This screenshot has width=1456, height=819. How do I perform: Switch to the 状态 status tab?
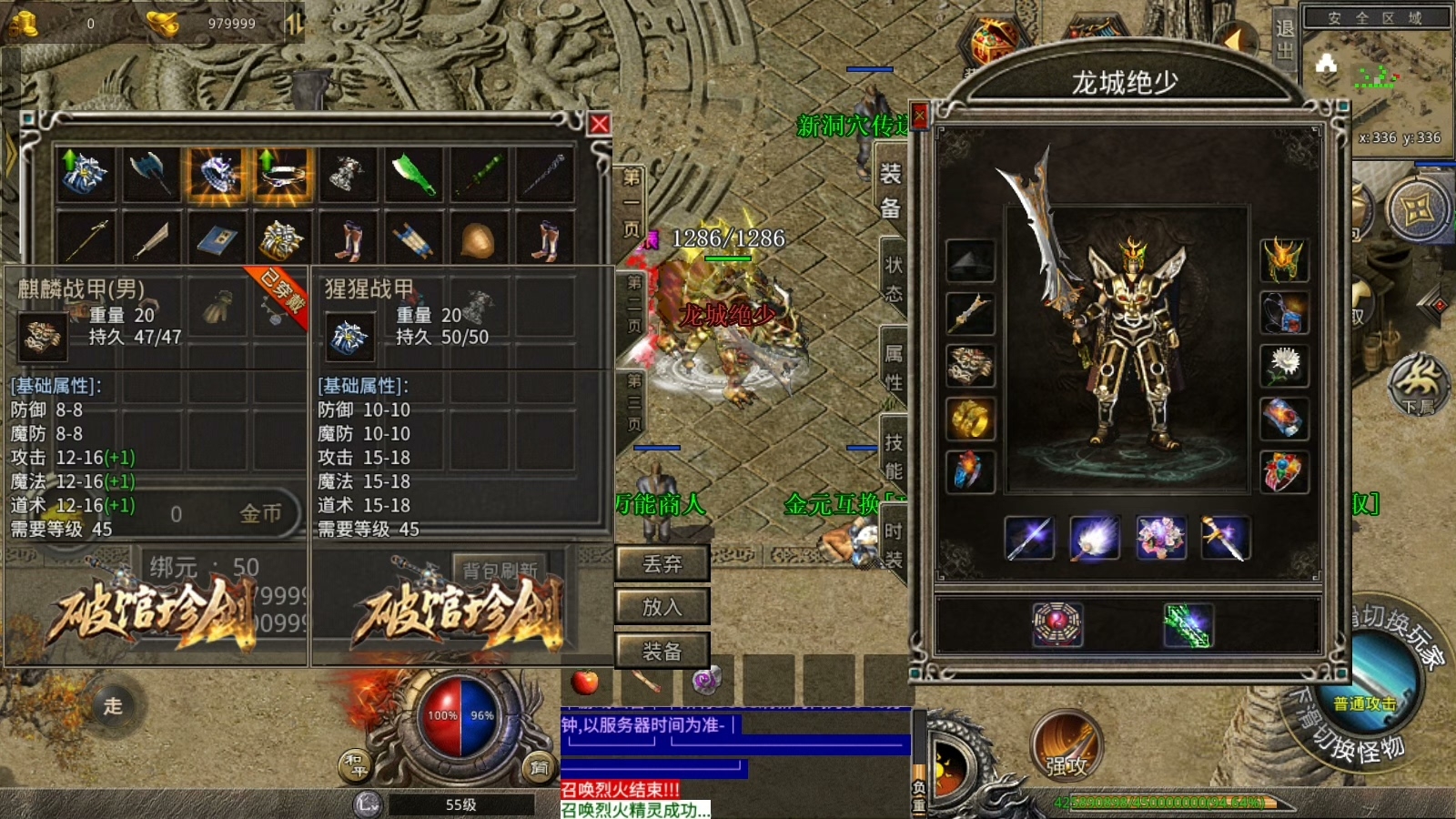[x=893, y=278]
